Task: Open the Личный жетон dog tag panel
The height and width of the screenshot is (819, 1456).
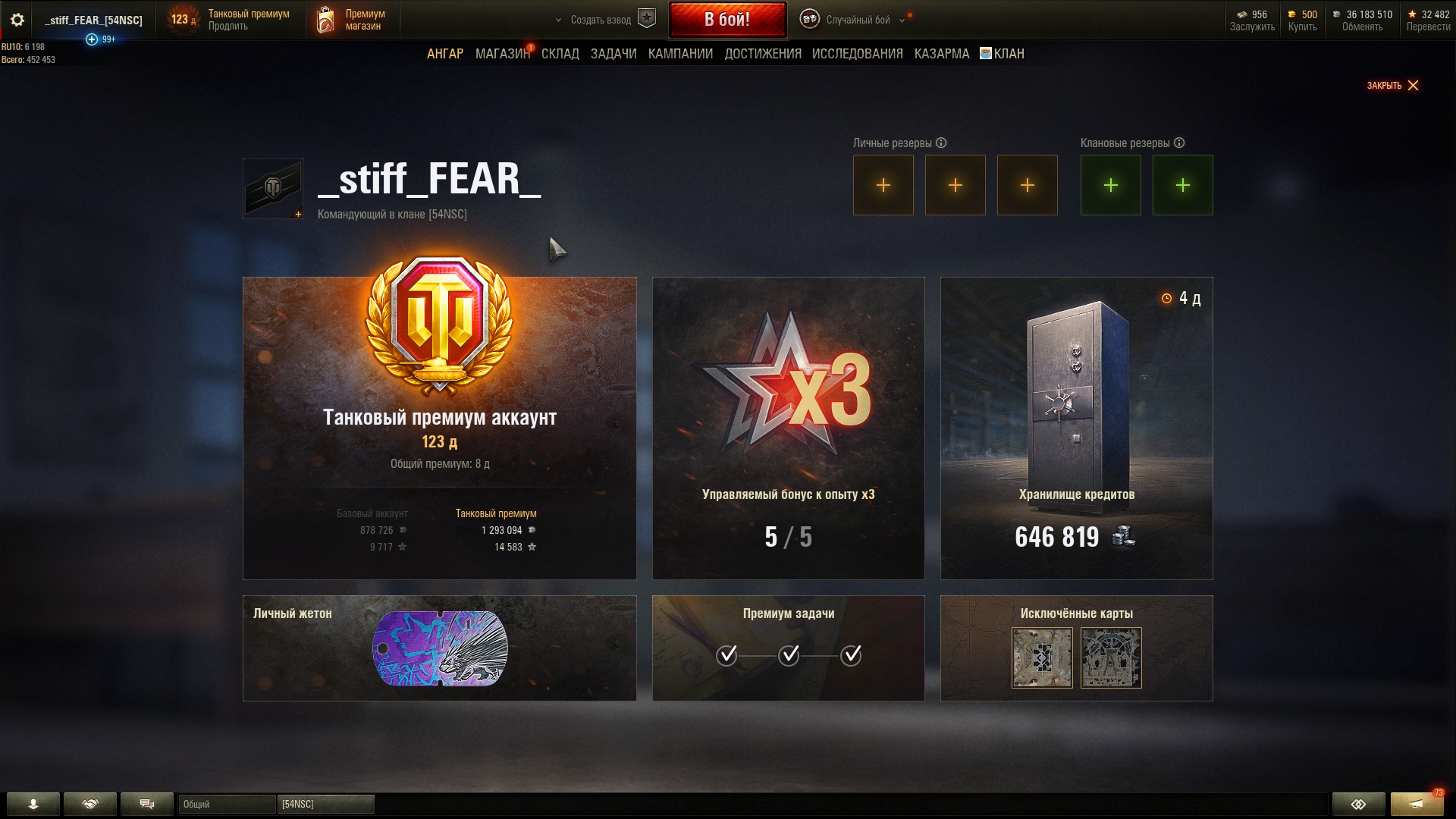Action: (x=439, y=648)
